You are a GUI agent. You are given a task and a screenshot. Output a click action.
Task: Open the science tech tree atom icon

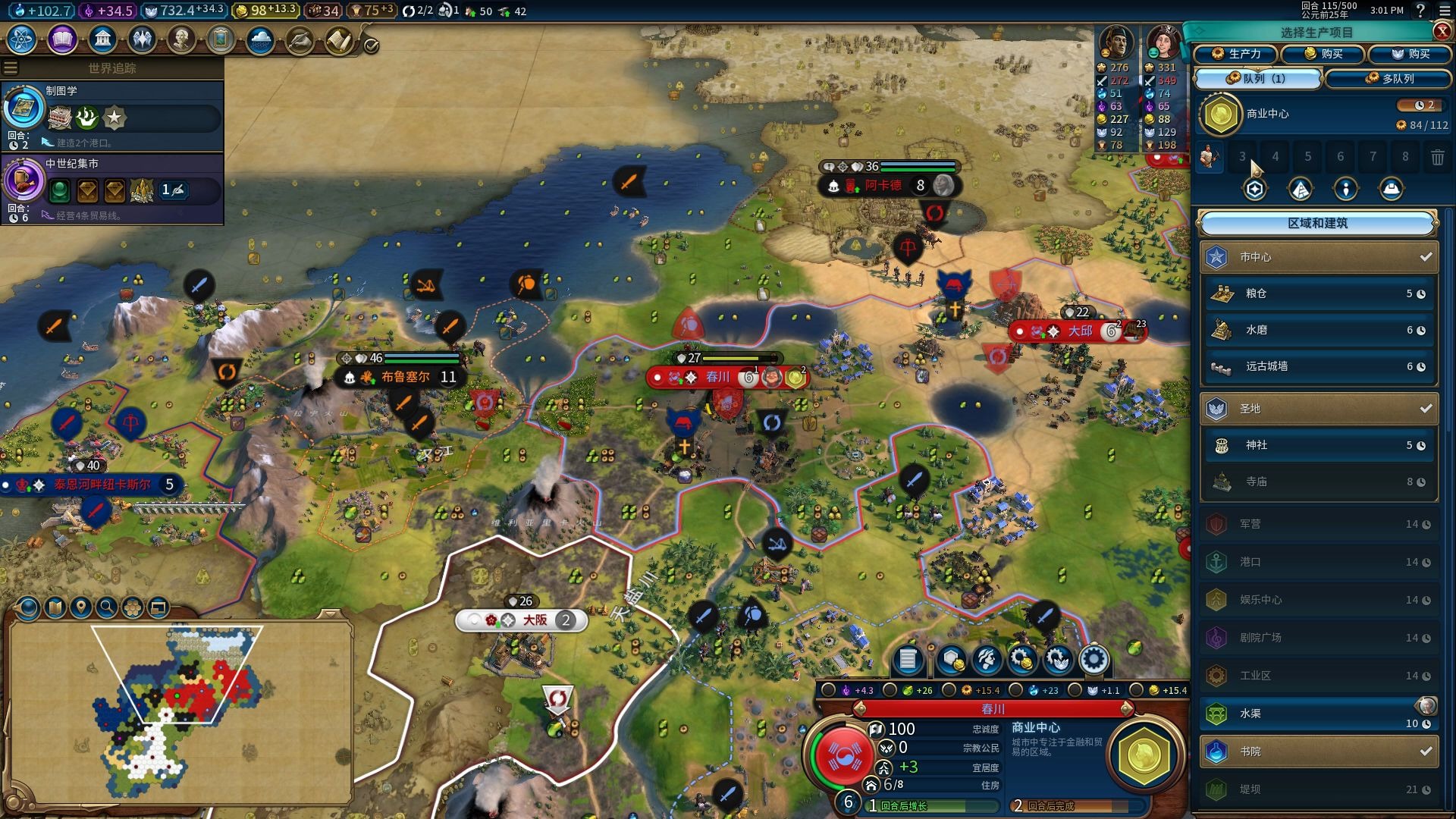click(22, 39)
